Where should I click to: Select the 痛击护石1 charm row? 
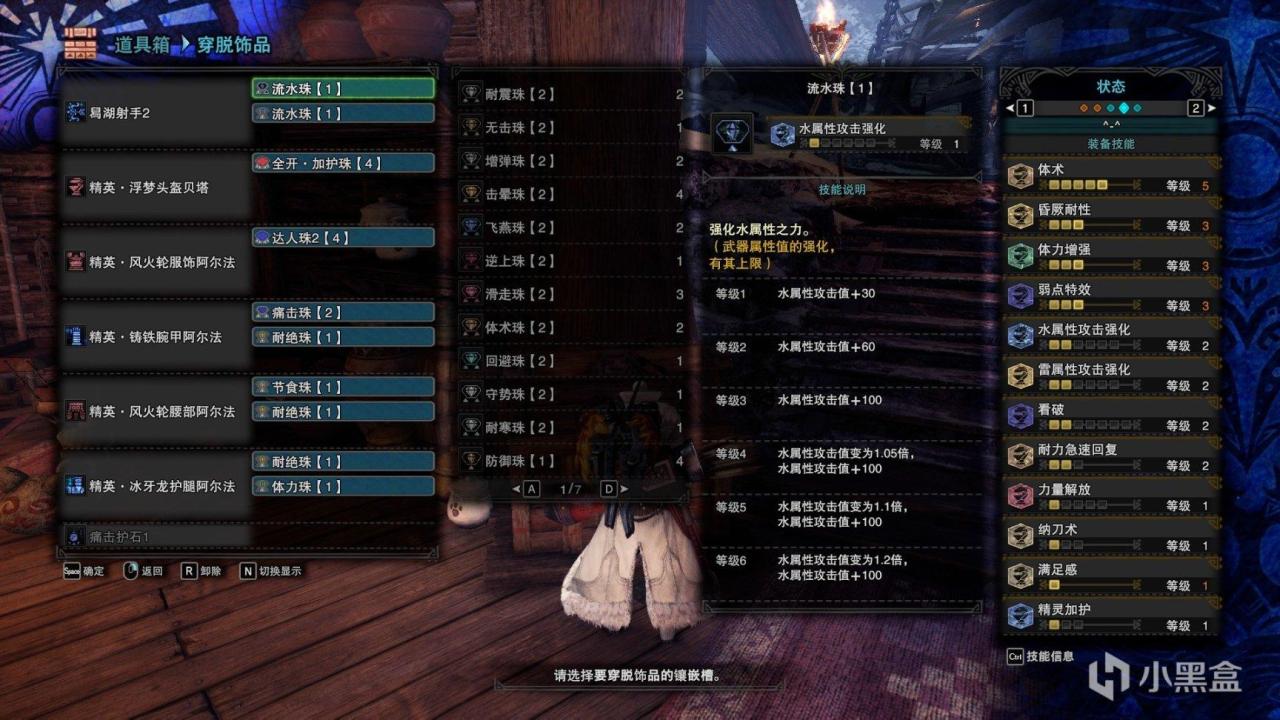coord(155,537)
